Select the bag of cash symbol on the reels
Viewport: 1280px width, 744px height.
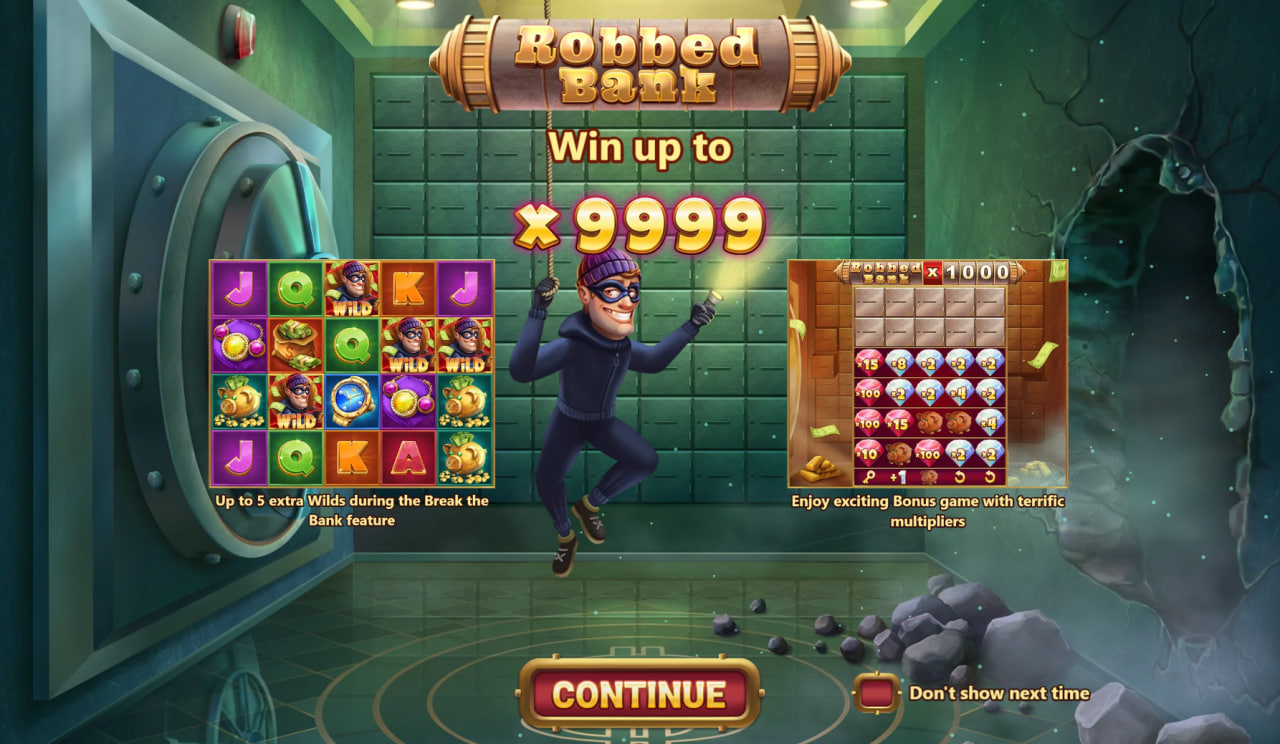click(x=294, y=343)
